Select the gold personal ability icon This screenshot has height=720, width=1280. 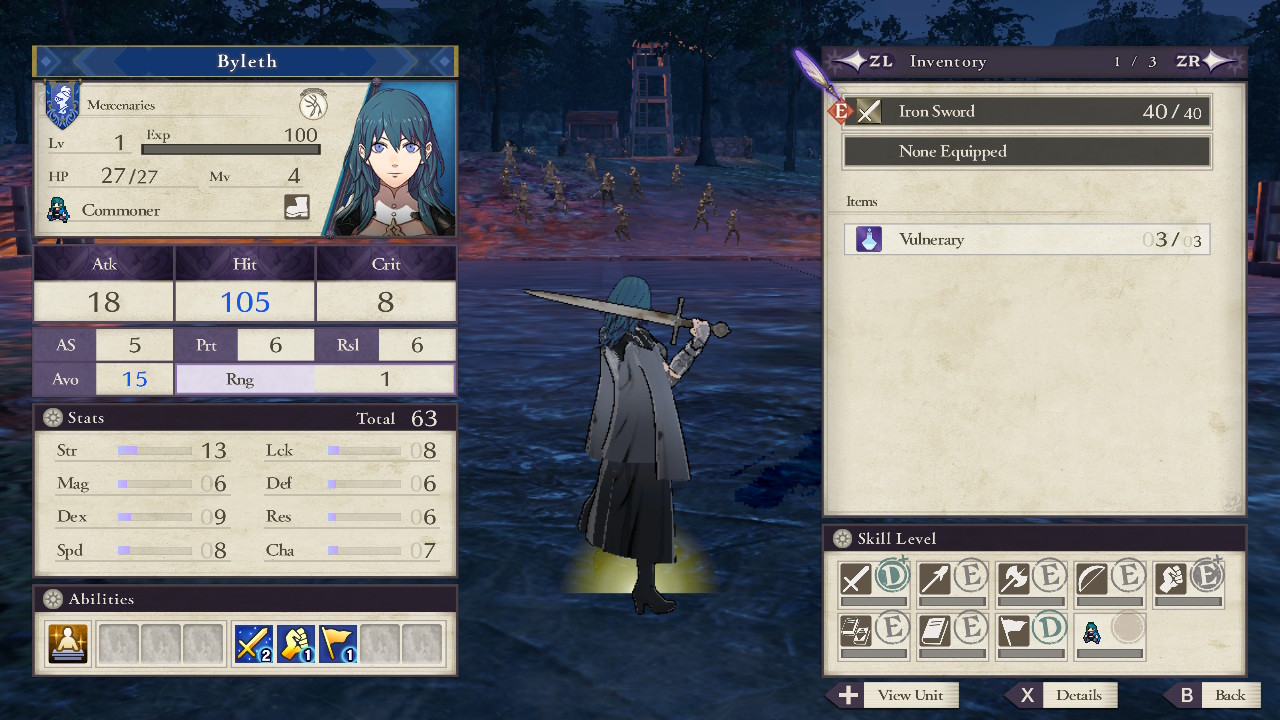[68, 643]
